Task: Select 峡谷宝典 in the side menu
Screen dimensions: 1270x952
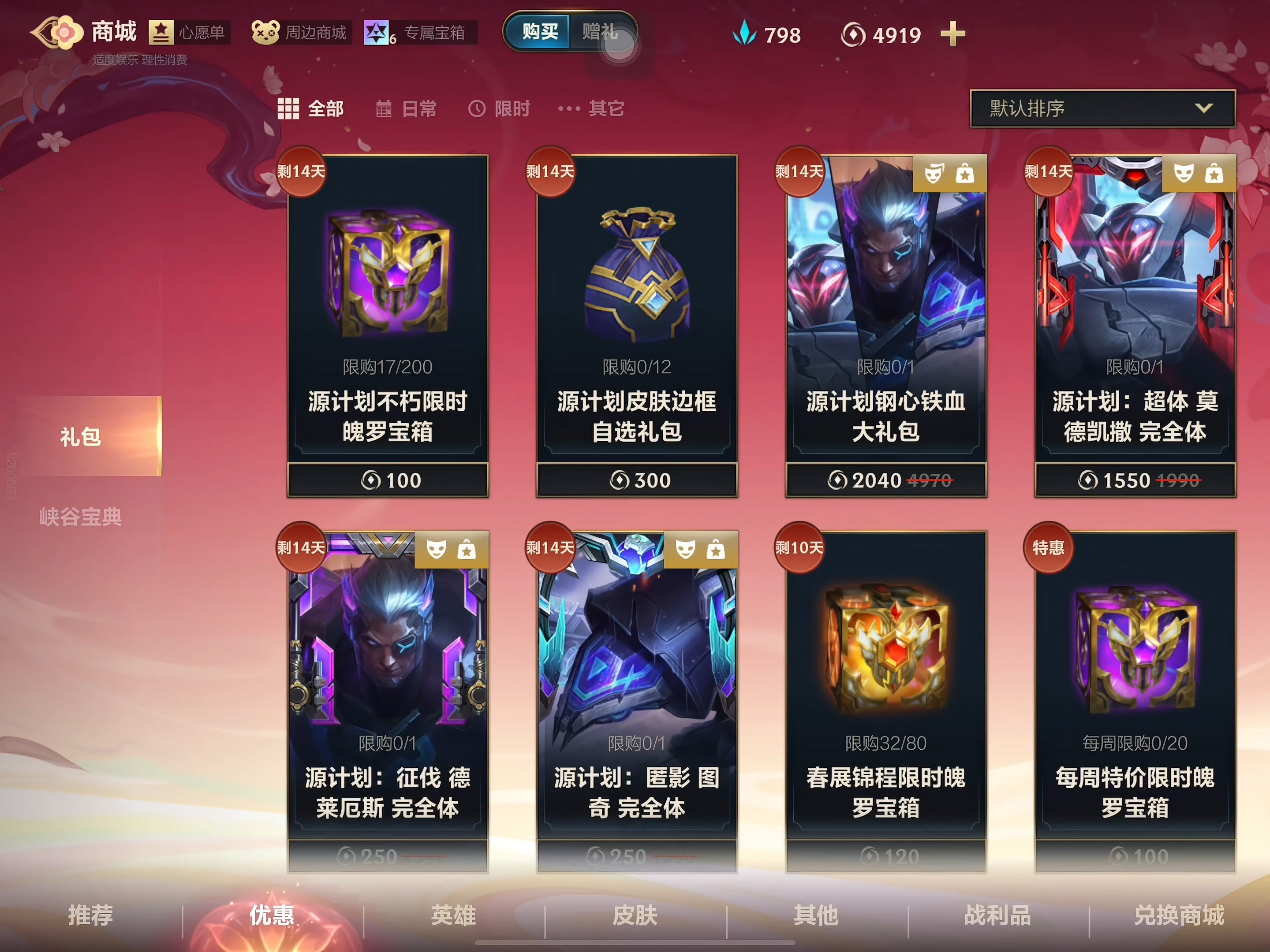Action: [x=80, y=517]
